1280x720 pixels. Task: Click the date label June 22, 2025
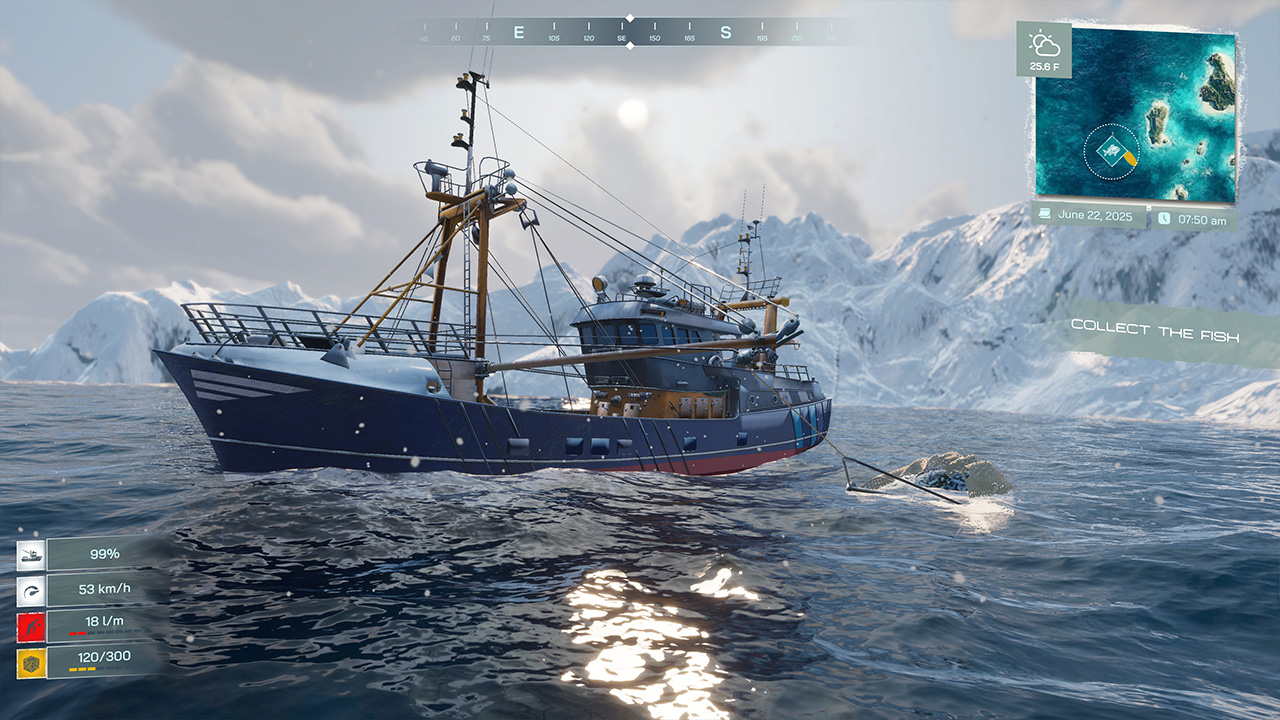[1096, 213]
